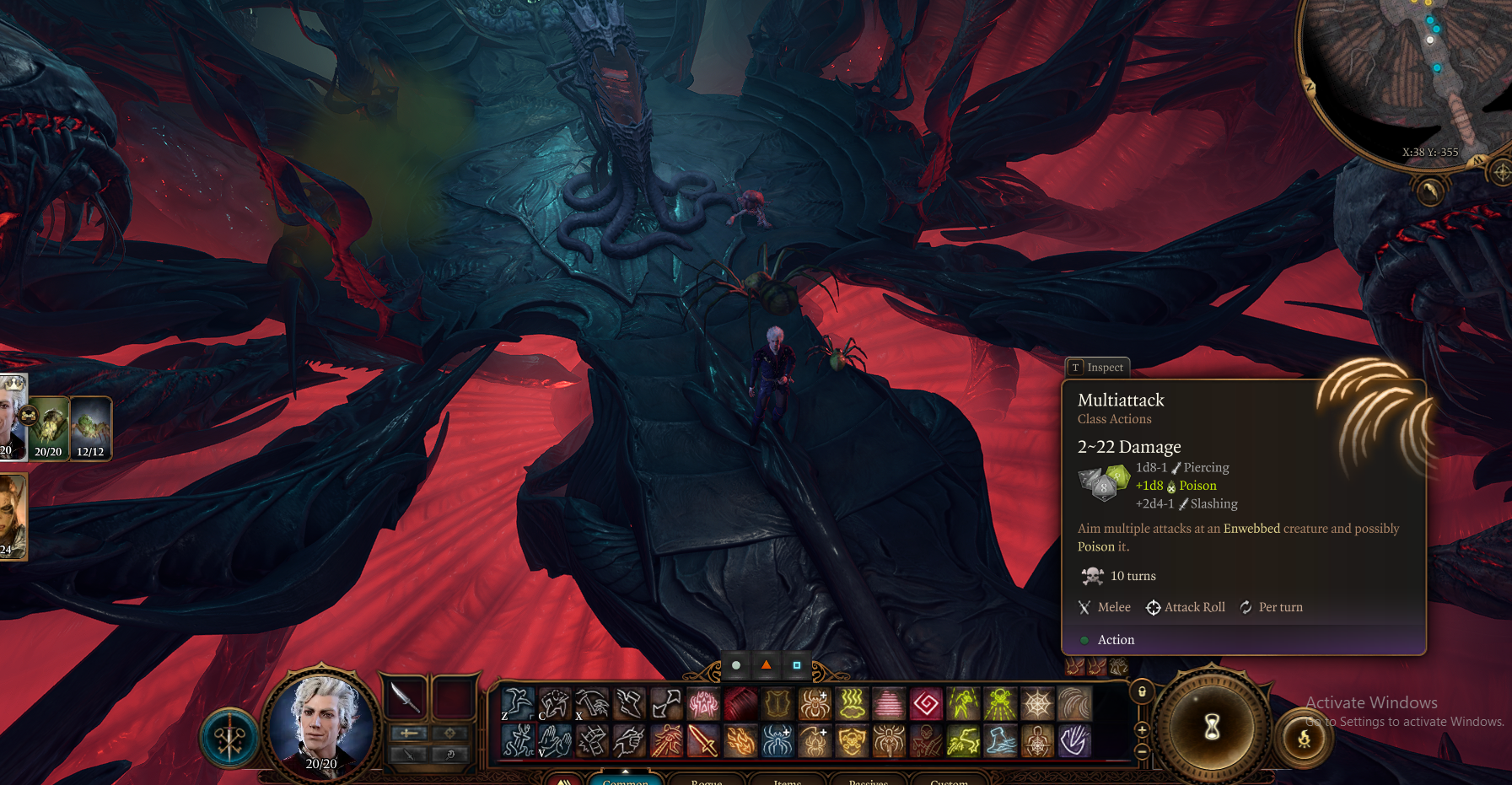Select the equipped dagger weapon slot
Viewport: 1512px width, 785px height.
click(x=406, y=698)
